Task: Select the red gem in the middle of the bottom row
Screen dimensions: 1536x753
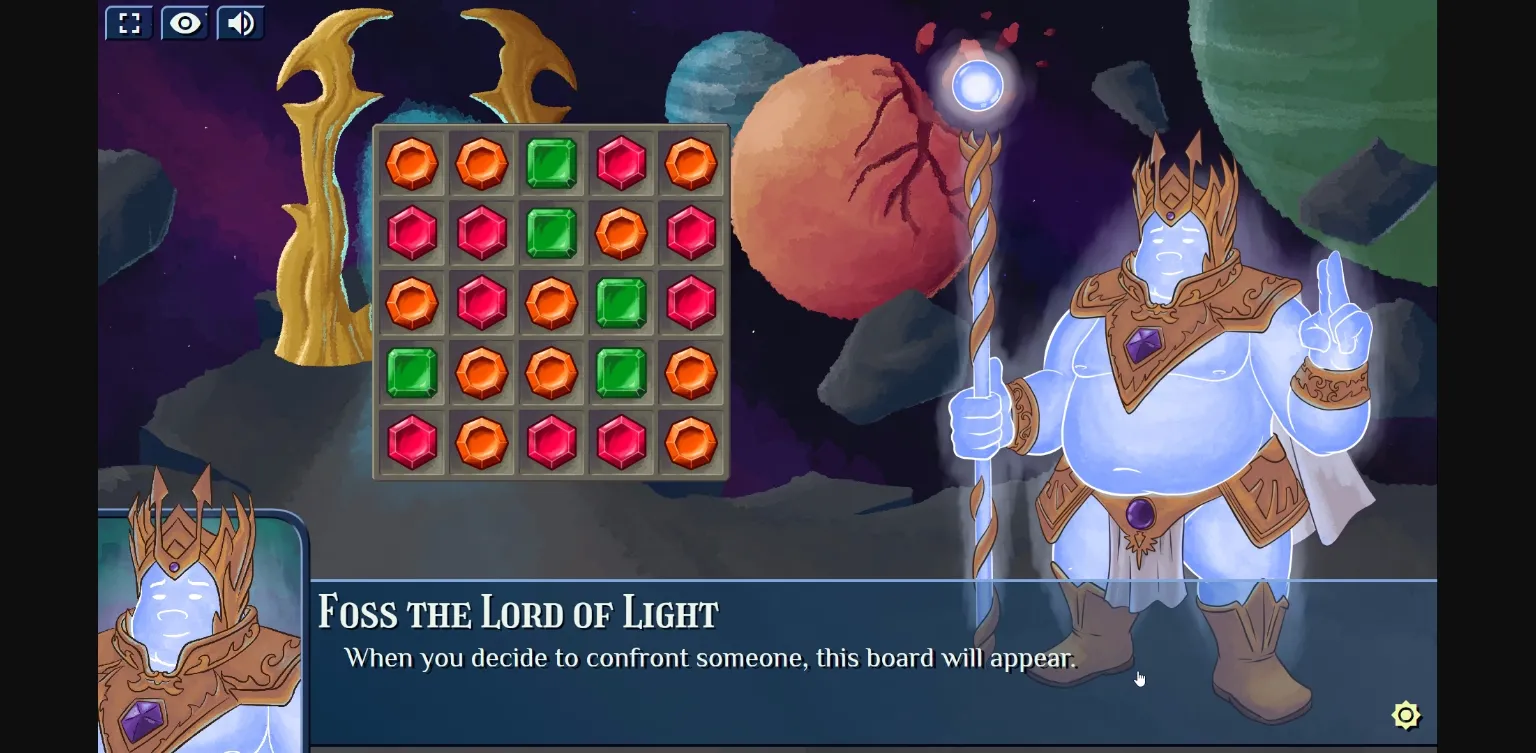Action: pos(551,443)
